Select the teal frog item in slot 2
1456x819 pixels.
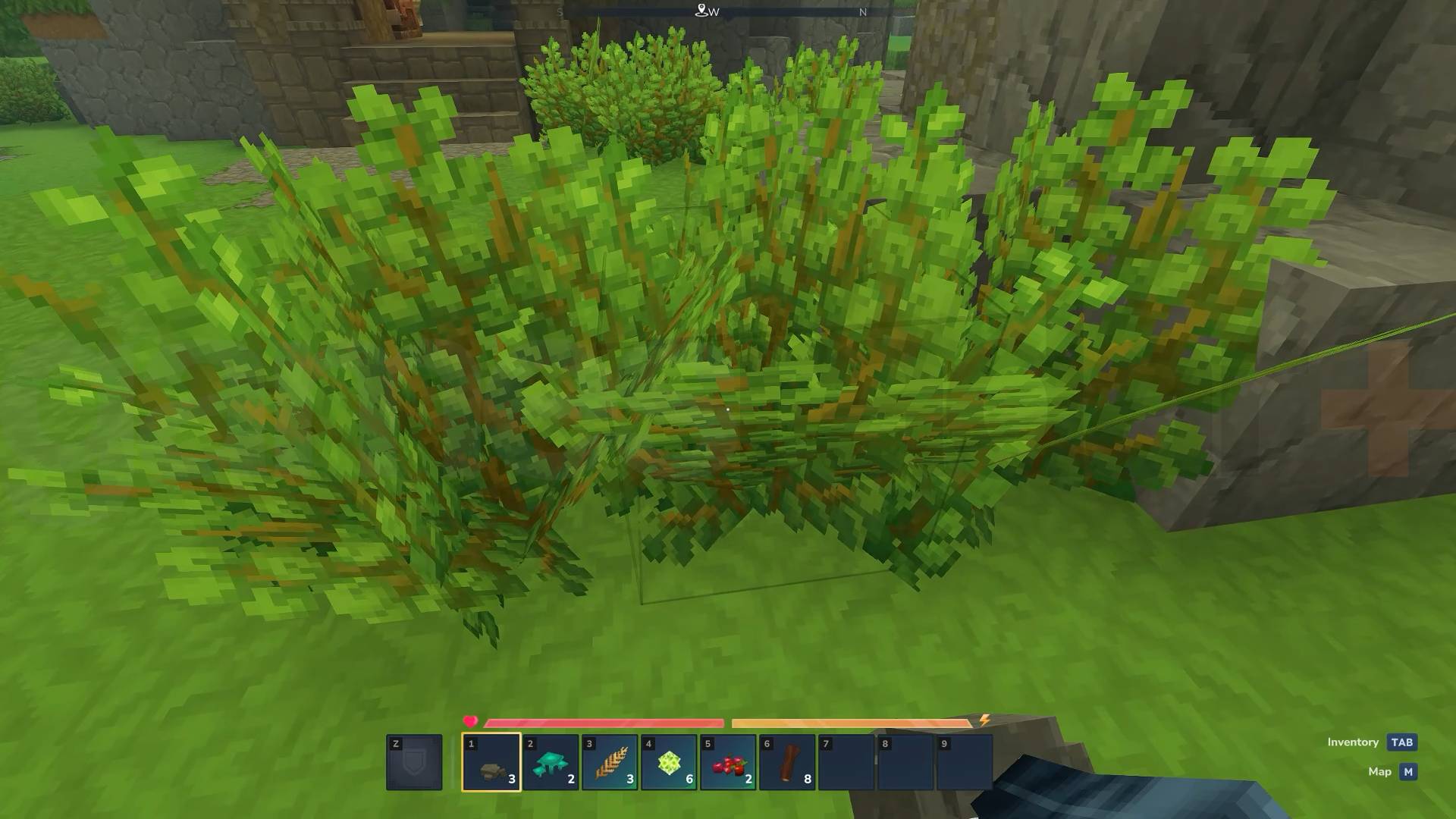coord(551,762)
